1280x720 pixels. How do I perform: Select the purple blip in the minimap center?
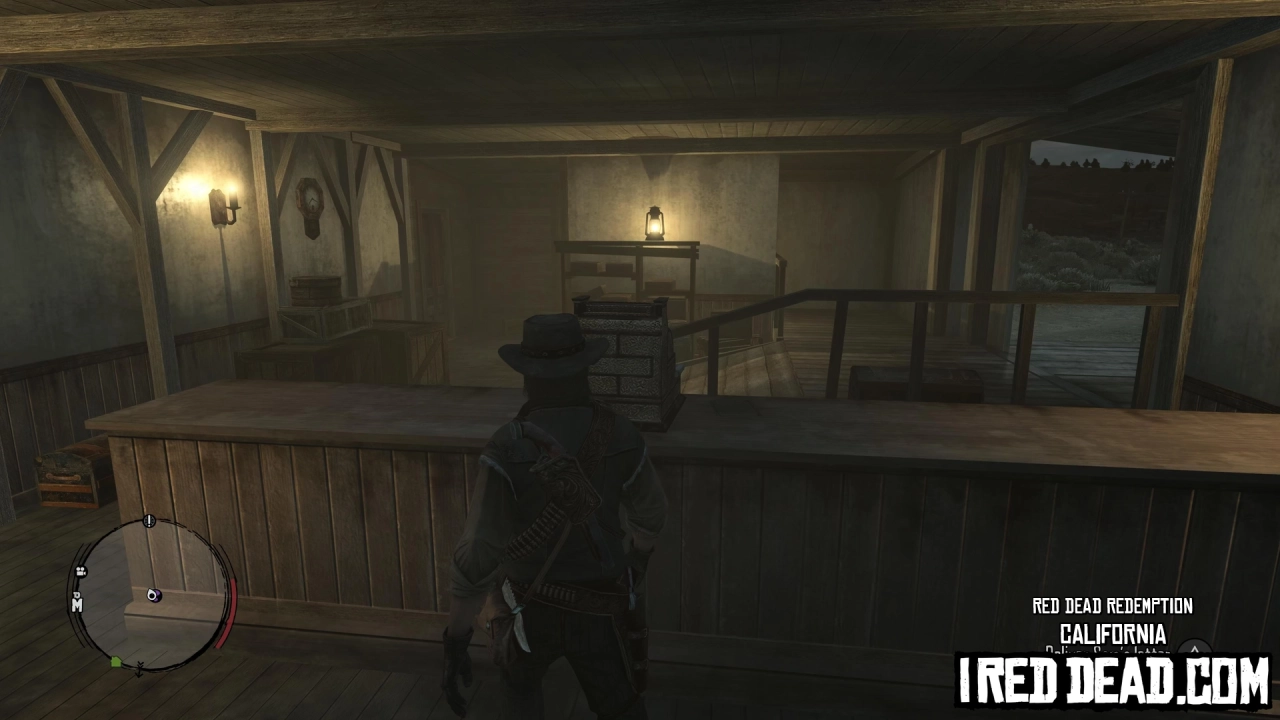pos(154,595)
